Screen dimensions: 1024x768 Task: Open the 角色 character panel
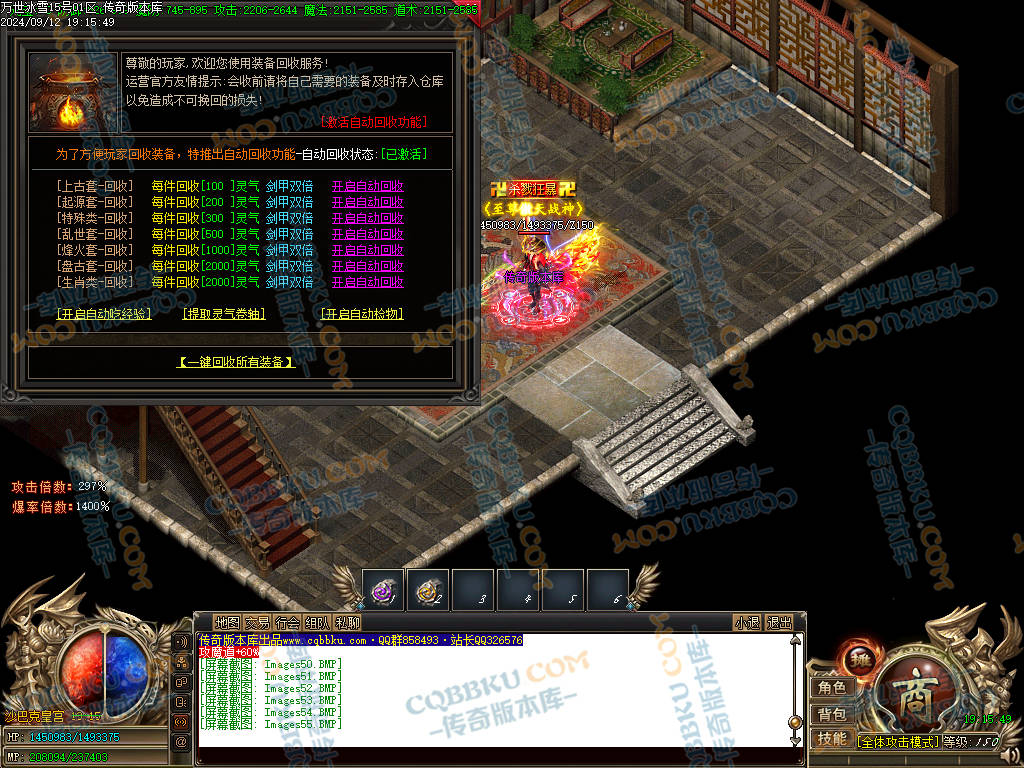(x=832, y=687)
